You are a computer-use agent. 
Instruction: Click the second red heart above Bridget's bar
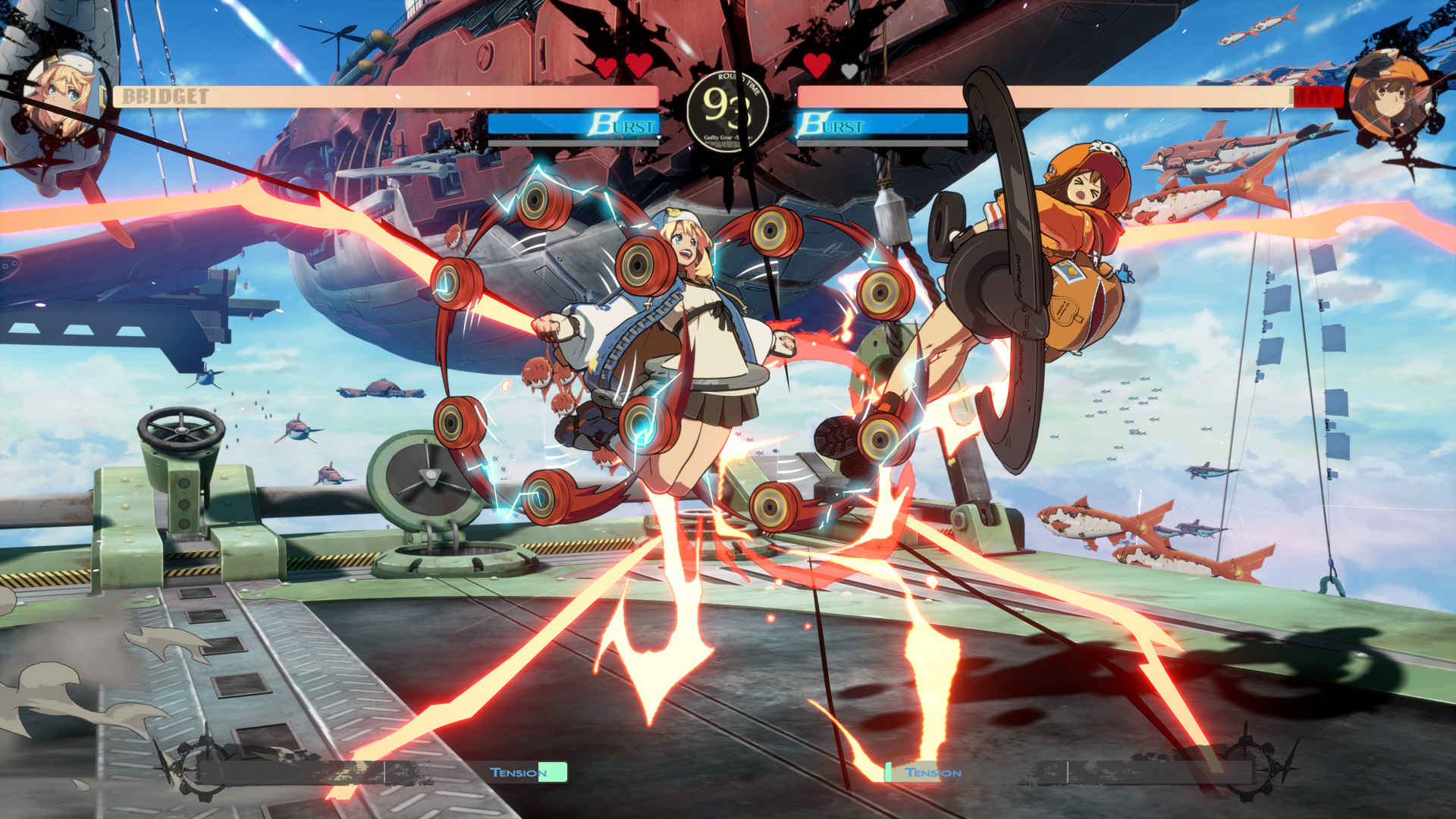pos(637,66)
